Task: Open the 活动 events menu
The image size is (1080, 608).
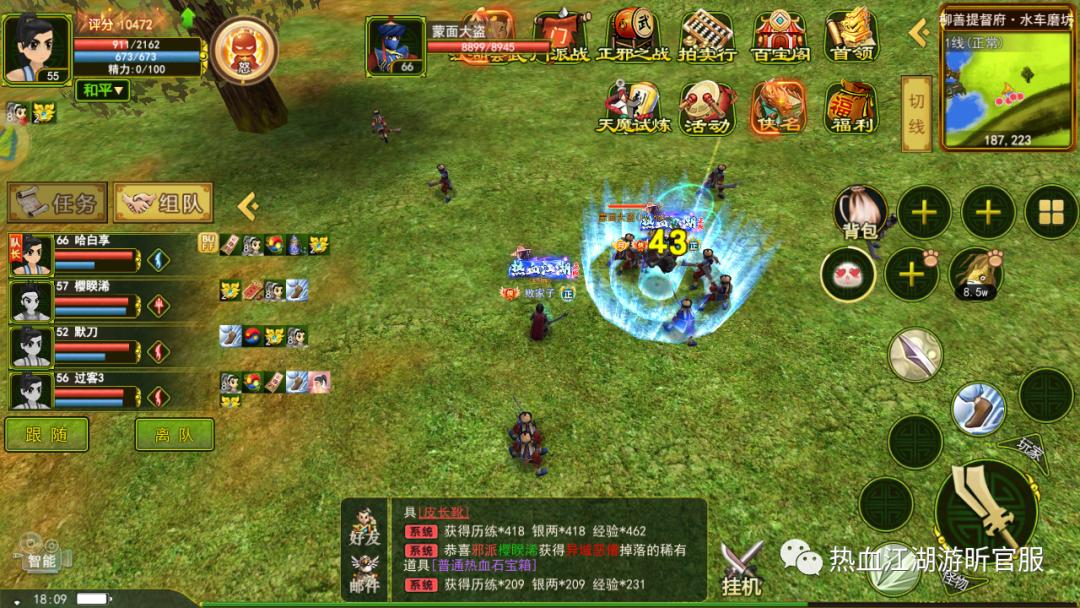Action: [x=707, y=107]
